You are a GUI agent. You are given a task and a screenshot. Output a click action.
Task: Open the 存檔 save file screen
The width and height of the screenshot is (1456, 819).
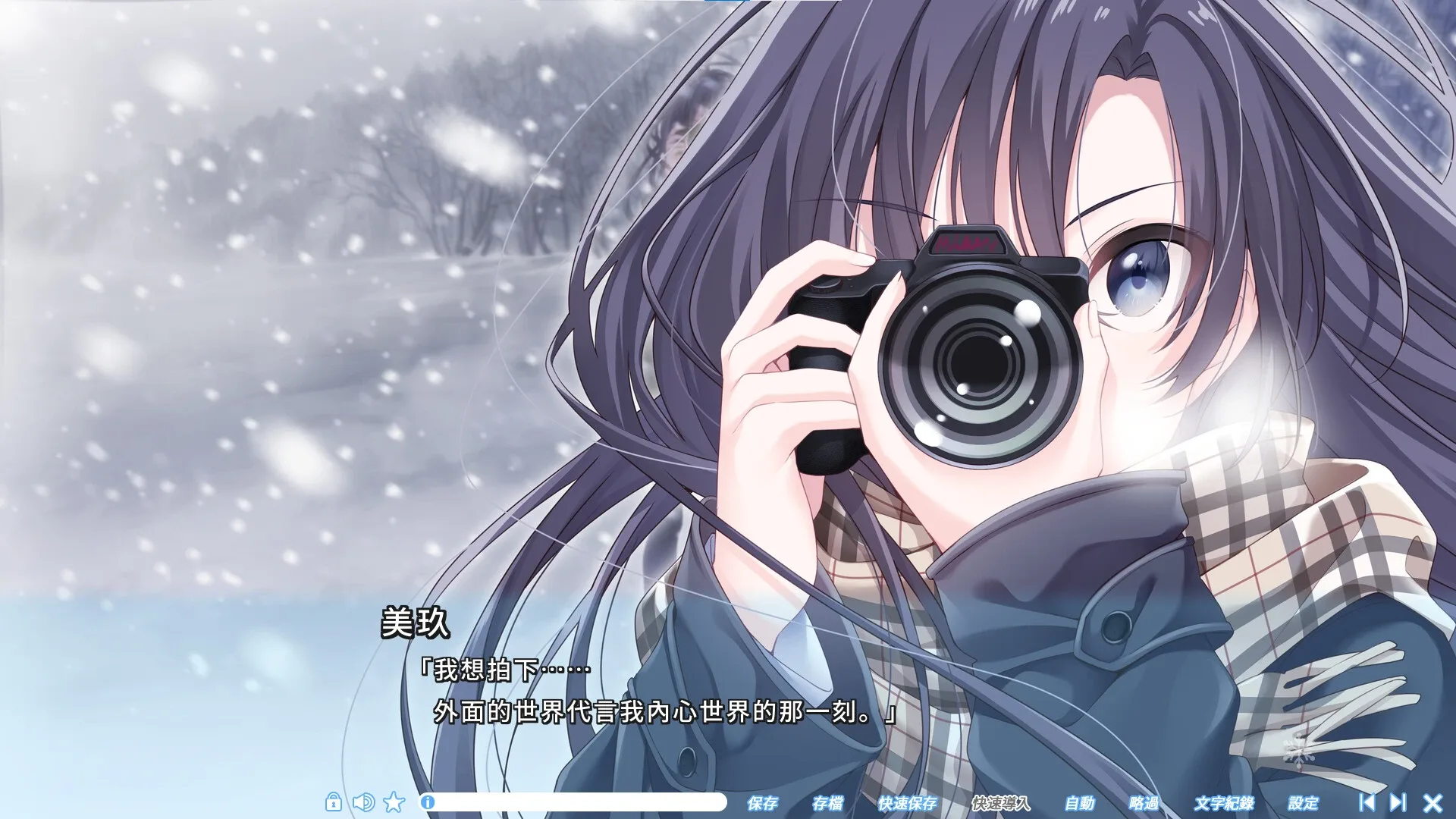(830, 802)
